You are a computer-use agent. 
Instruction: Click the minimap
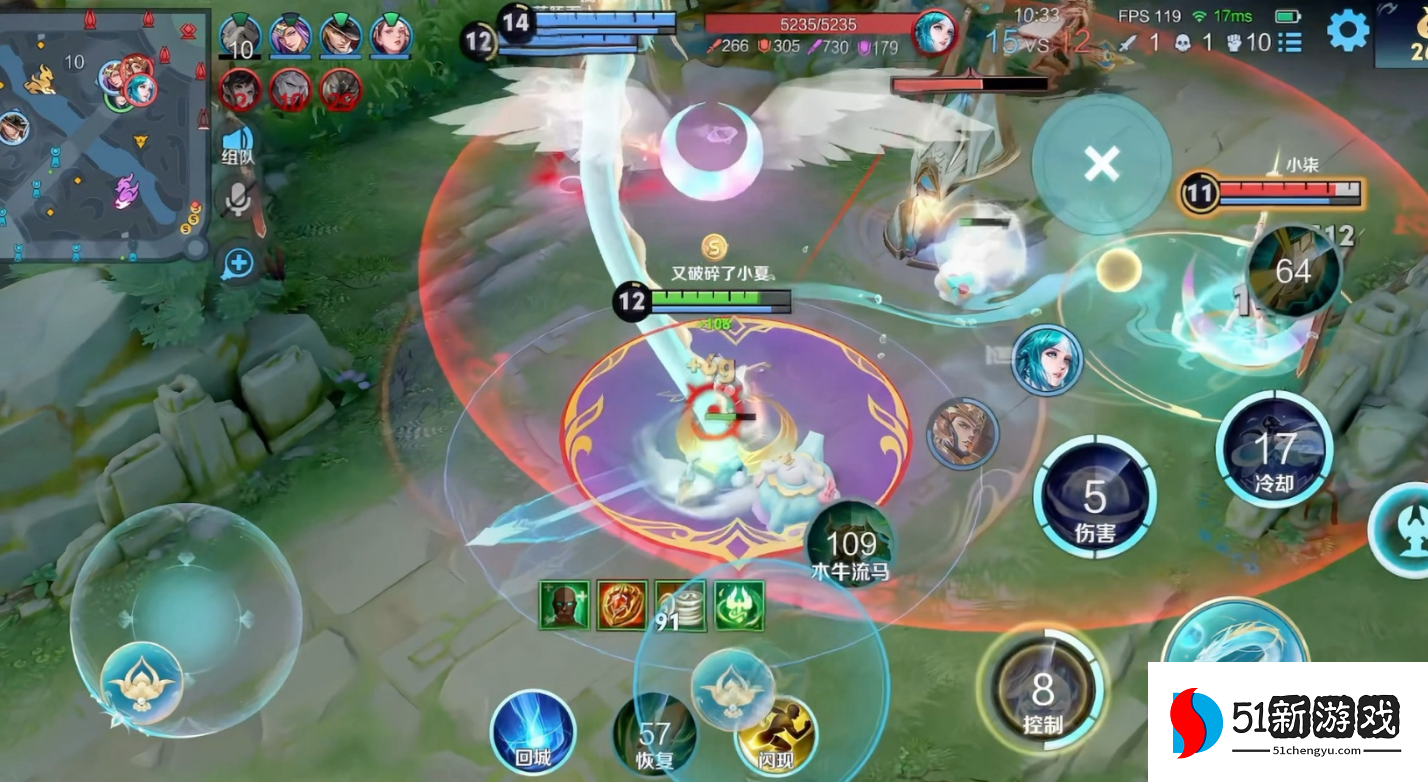pos(104,136)
